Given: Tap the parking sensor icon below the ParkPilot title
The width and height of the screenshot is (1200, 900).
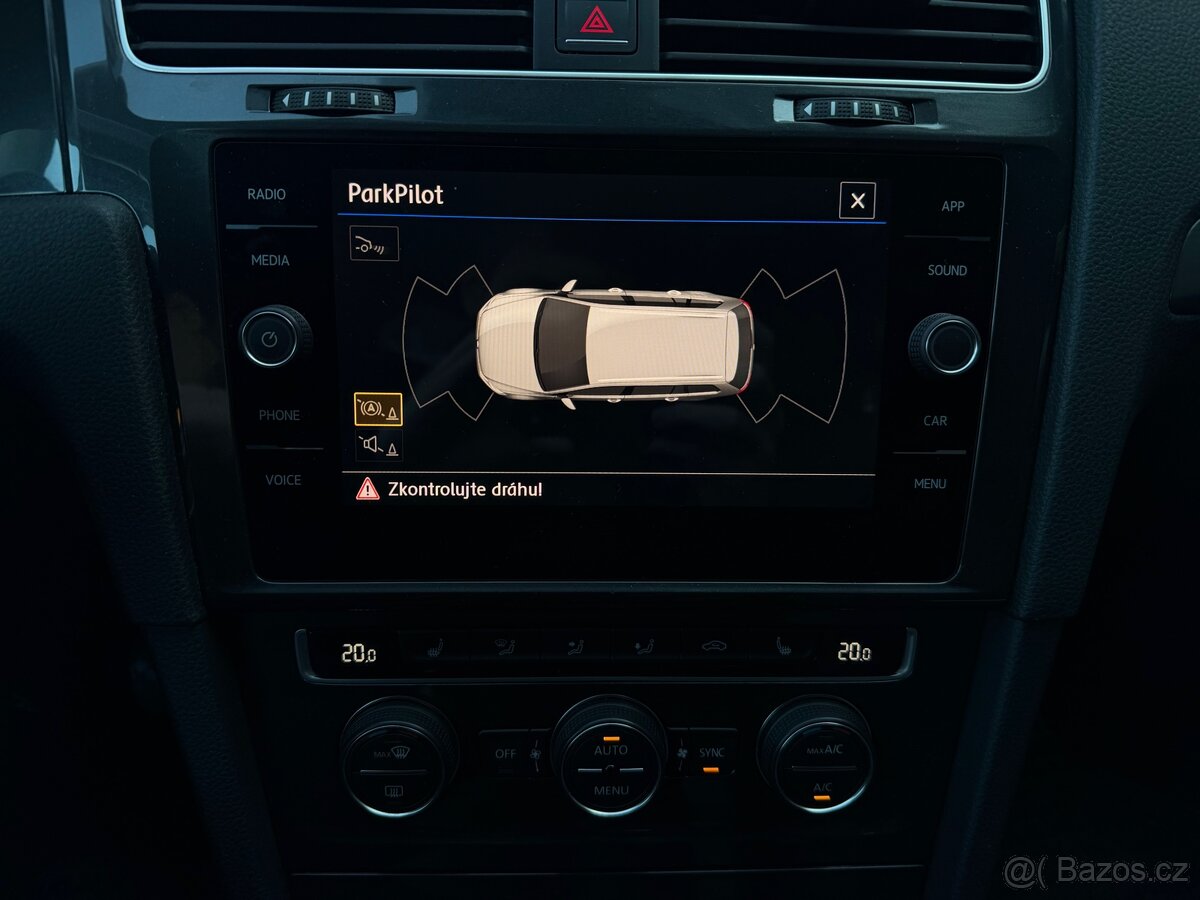Looking at the screenshot, I should [374, 243].
